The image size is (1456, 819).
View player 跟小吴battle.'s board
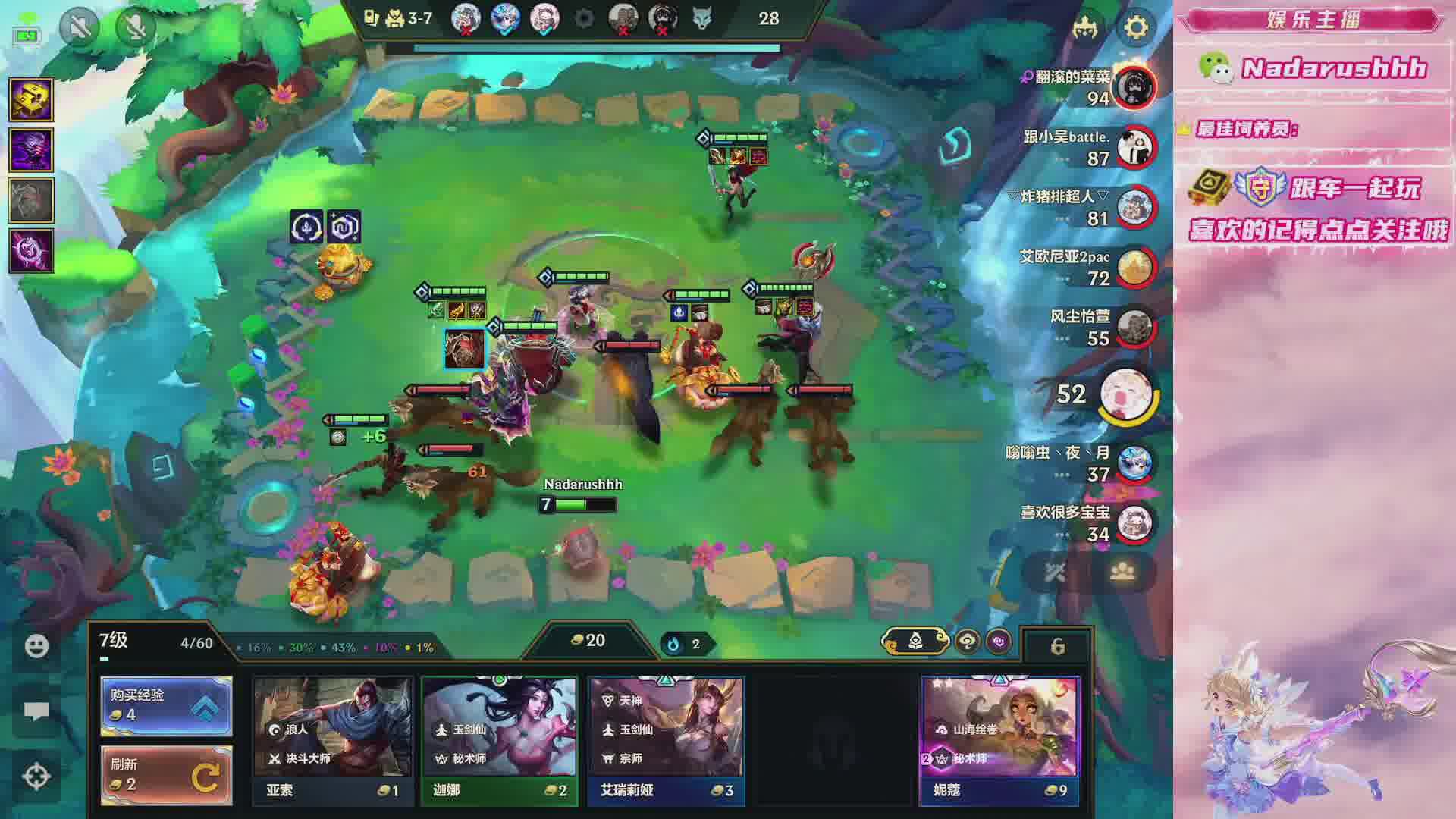[1134, 147]
